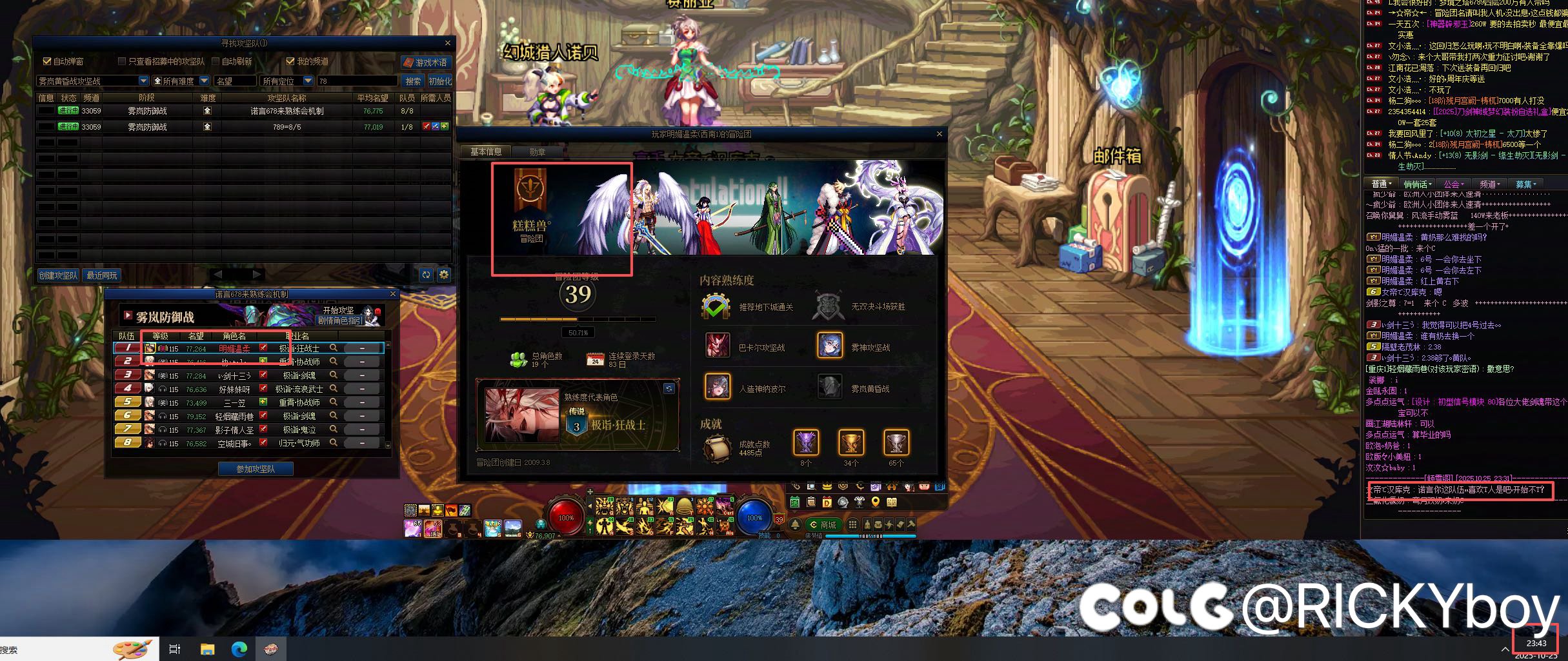Click the 搜索 search button
The width and height of the screenshot is (1568, 661).
[x=413, y=81]
